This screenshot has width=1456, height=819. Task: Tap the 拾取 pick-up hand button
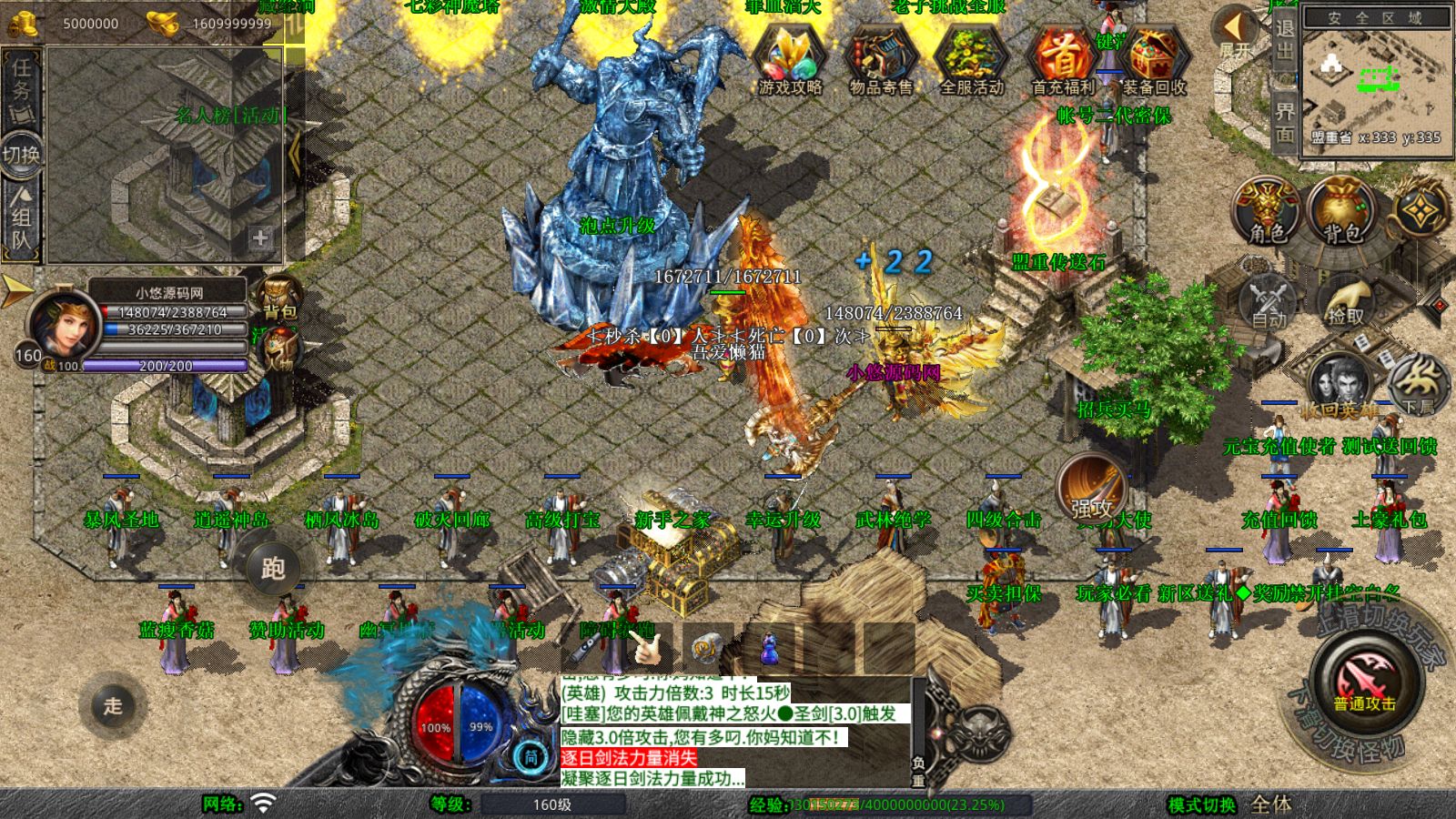pyautogui.click(x=1345, y=302)
